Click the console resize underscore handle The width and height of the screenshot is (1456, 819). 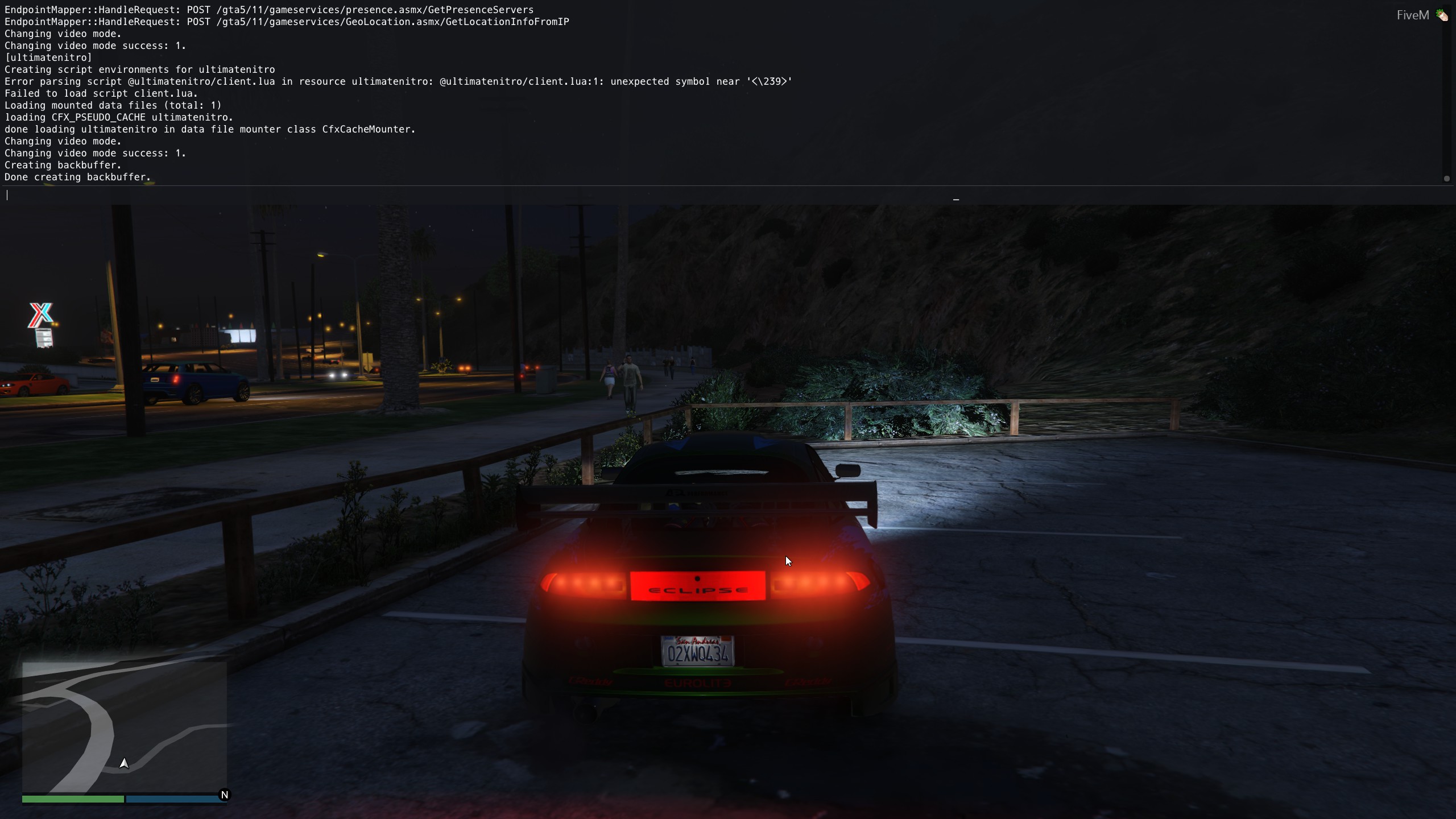tap(955, 200)
